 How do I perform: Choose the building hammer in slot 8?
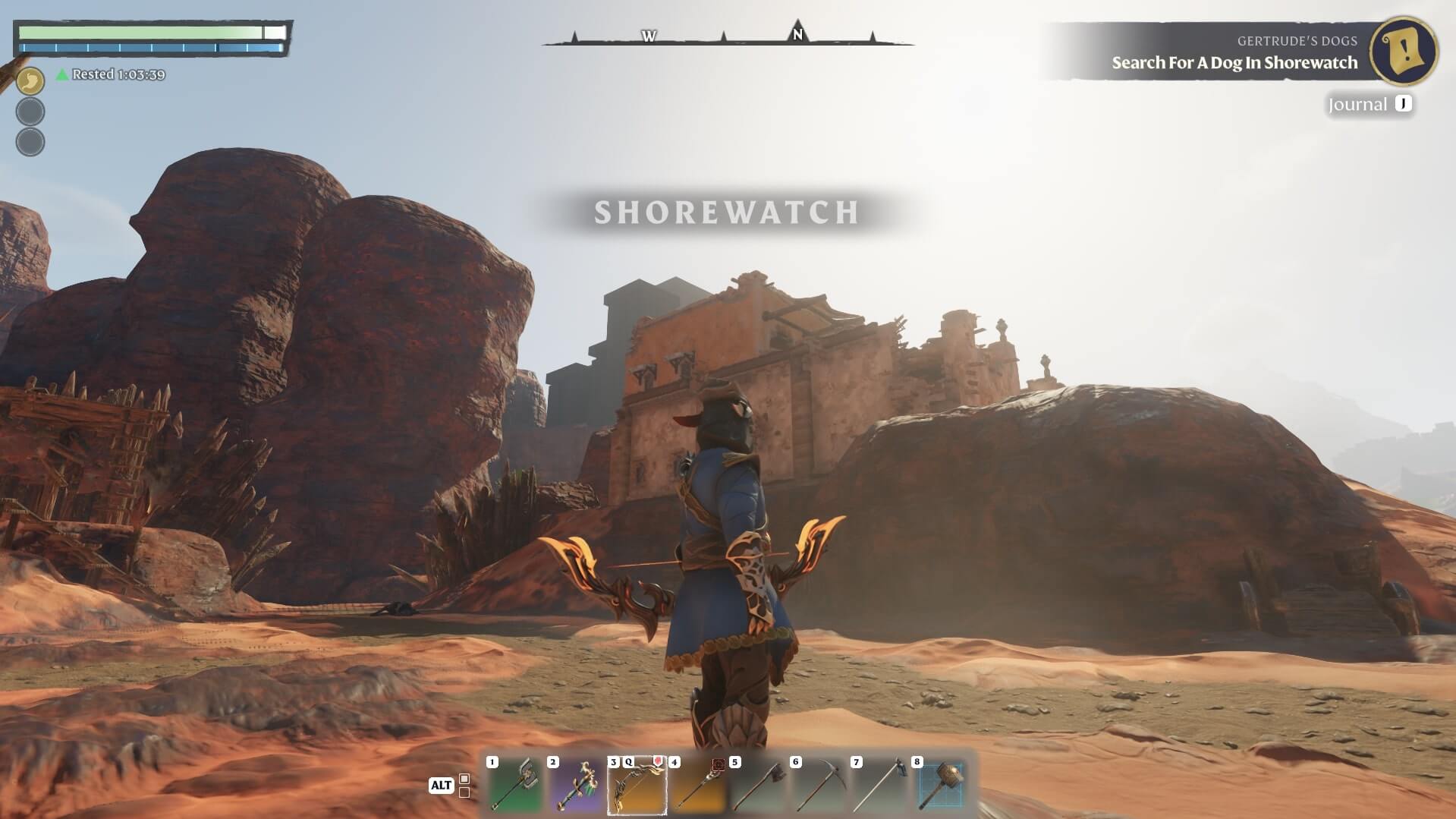pyautogui.click(x=940, y=785)
